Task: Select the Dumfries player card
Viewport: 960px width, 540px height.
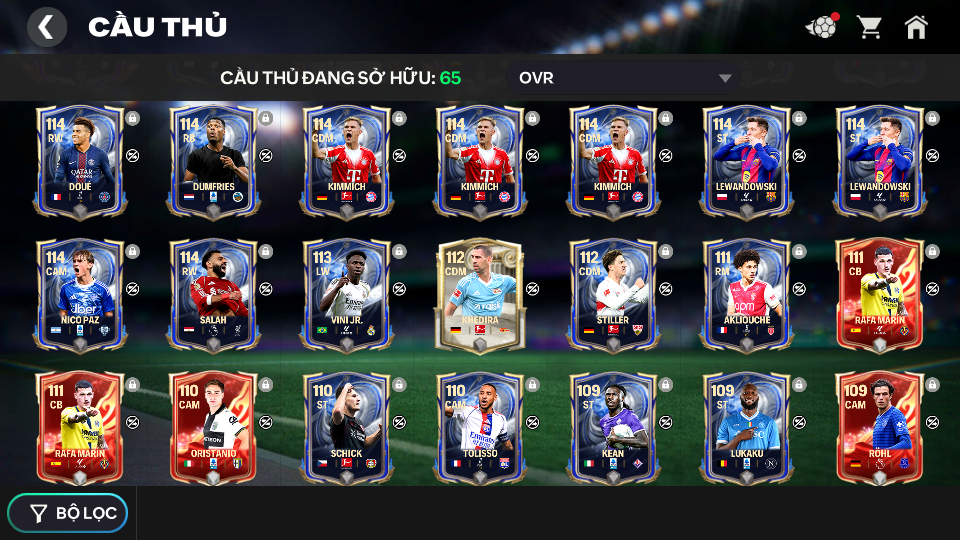Action: [213, 160]
